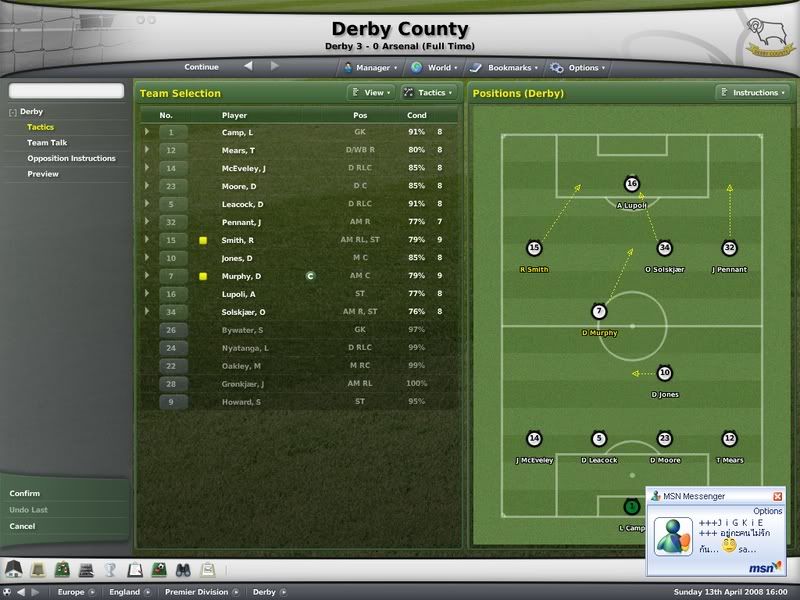Show the Preview section

point(43,174)
